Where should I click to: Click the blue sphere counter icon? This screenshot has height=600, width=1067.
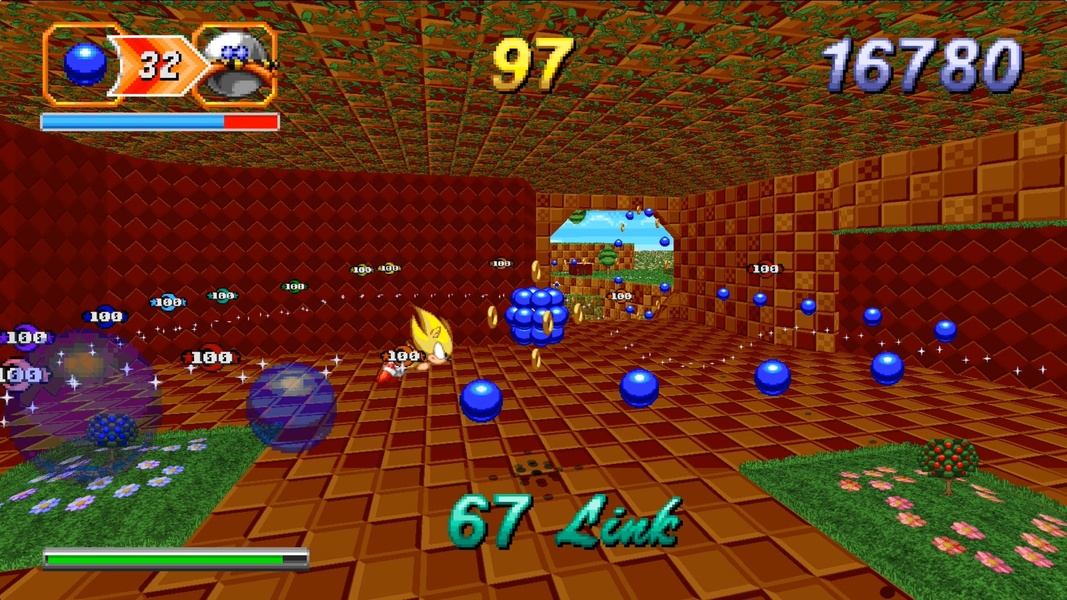point(84,65)
